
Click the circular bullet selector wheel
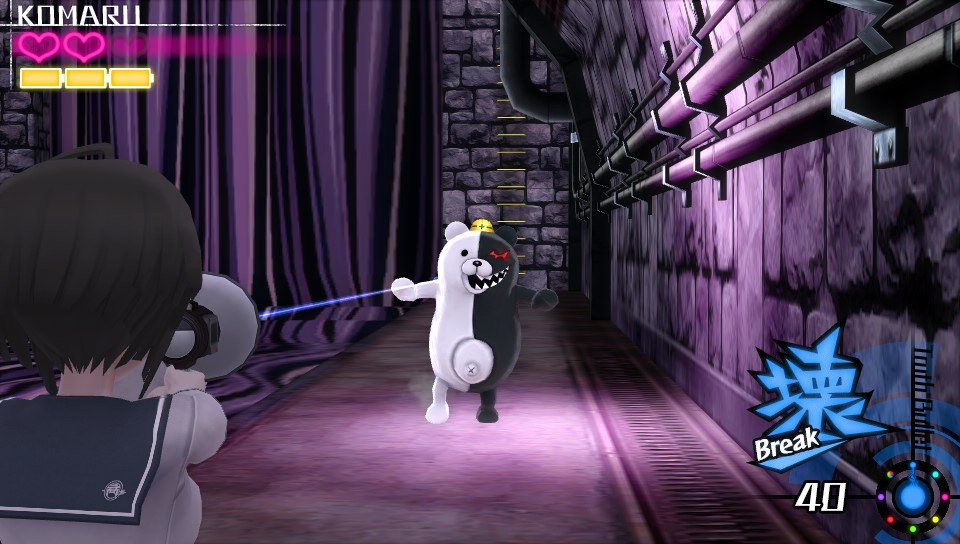click(x=912, y=495)
